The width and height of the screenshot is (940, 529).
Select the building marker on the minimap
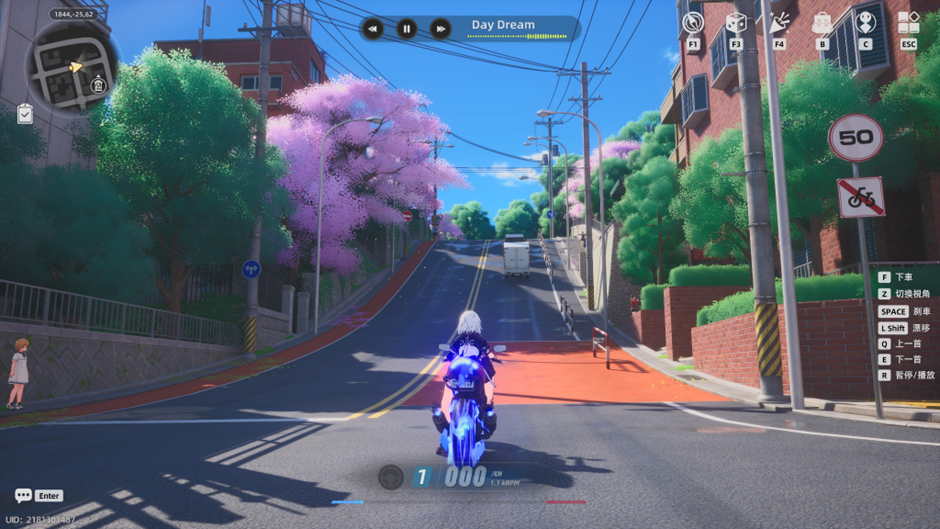99,86
